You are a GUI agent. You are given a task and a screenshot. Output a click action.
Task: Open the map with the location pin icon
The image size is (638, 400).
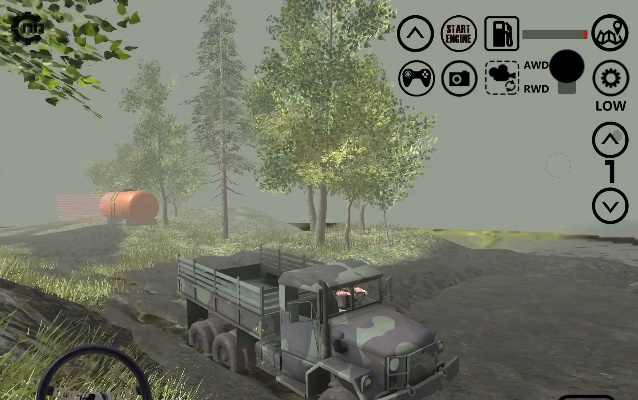tap(610, 33)
